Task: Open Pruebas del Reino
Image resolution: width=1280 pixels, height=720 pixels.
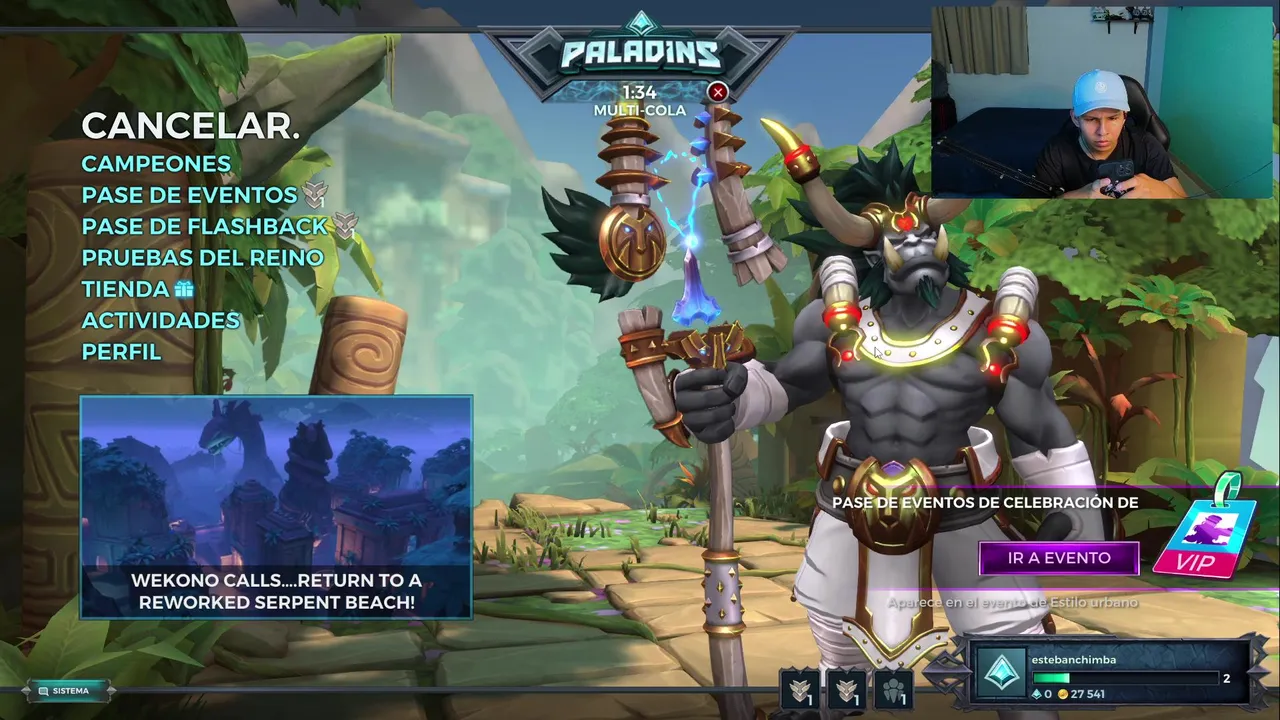Action: [202, 257]
